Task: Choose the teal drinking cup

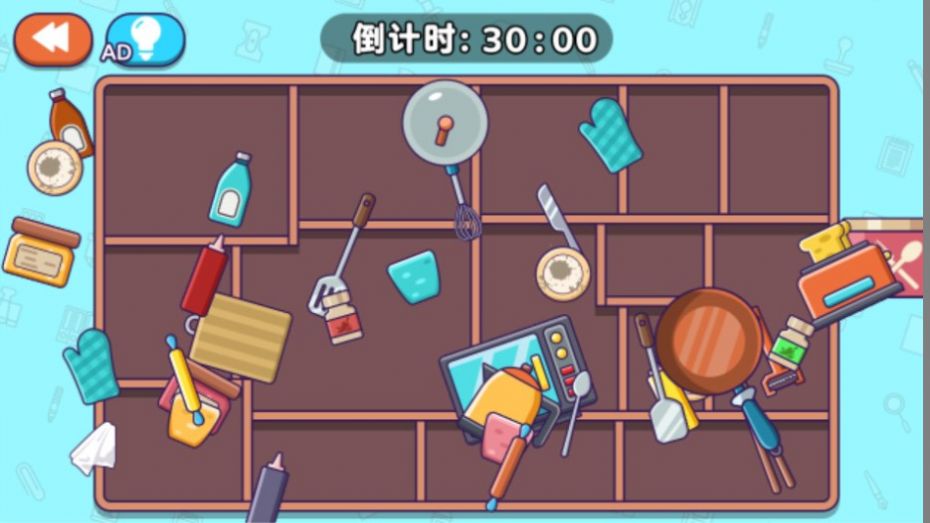Action: [414, 277]
